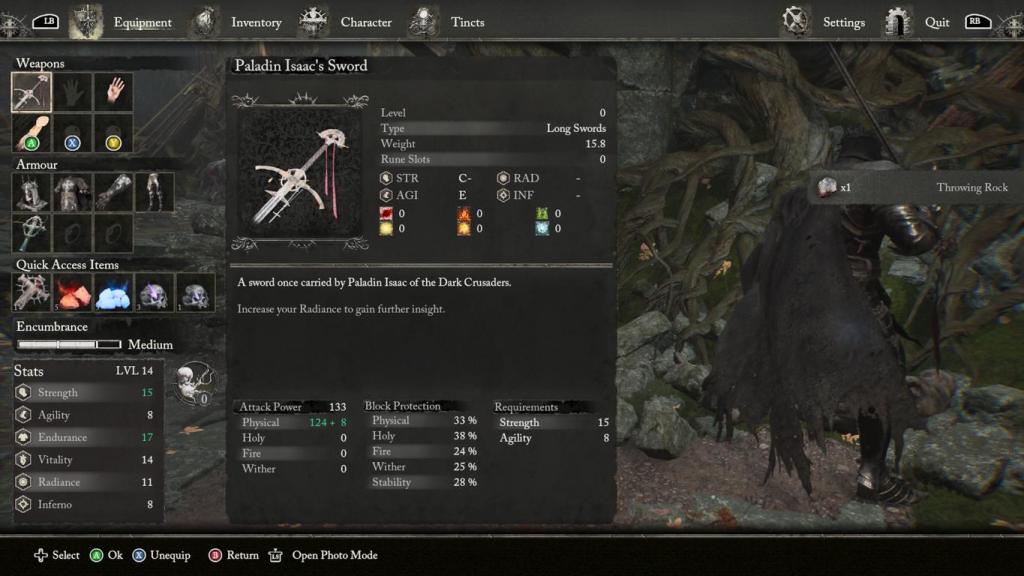Pick the gauntlets armour slot

113,192
